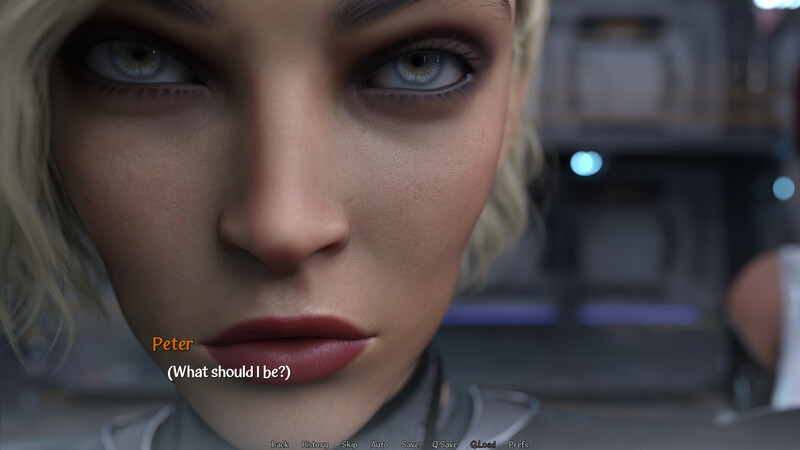Go back using the Back button
This screenshot has height=450, width=800.
point(280,444)
